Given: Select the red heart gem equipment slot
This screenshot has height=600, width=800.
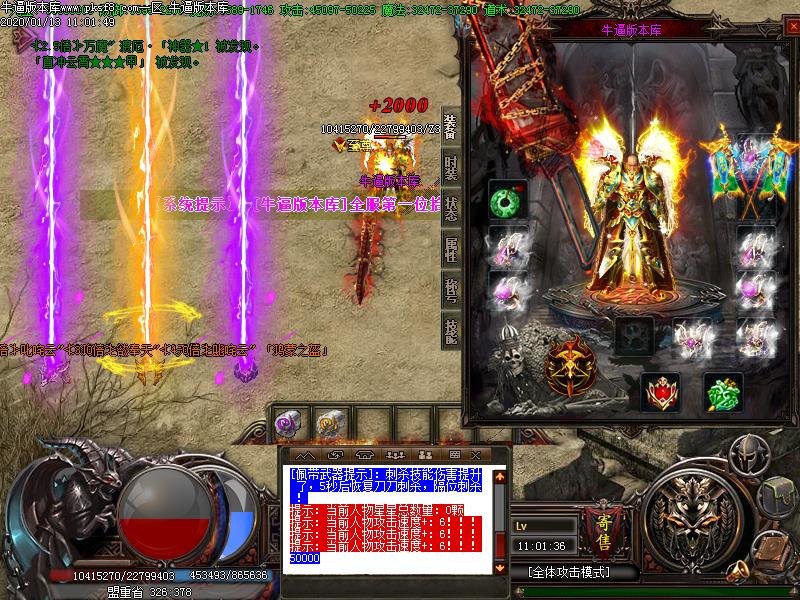Looking at the screenshot, I should click(x=660, y=392).
